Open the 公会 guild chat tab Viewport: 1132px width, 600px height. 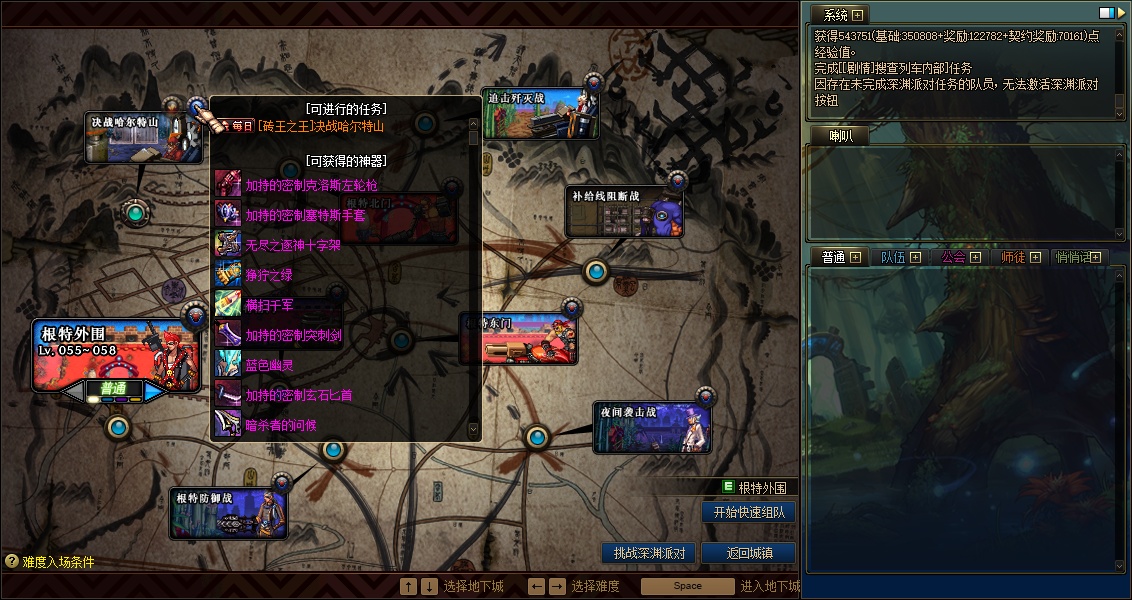coord(953,257)
